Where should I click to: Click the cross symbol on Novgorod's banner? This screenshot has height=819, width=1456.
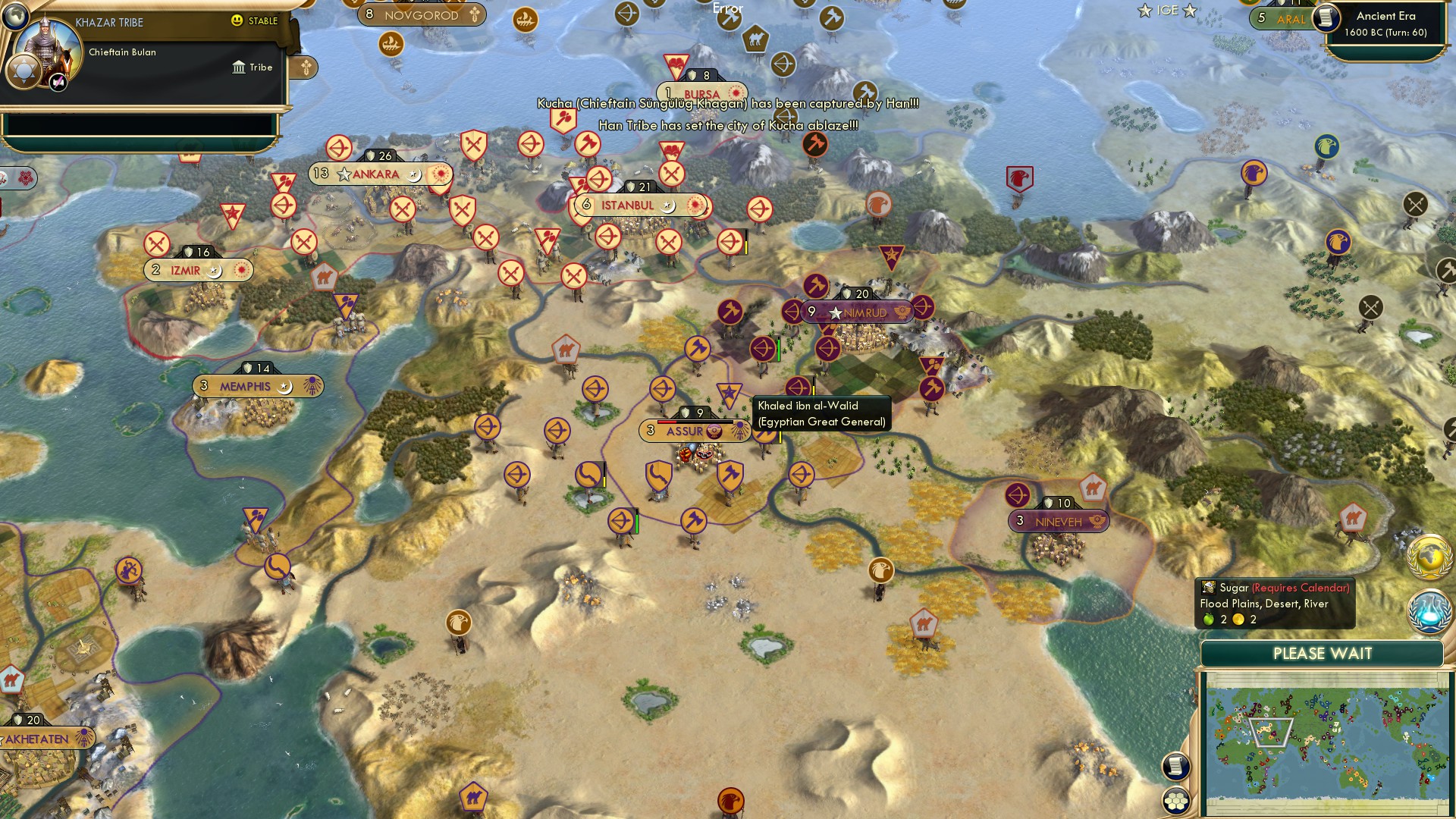tap(475, 15)
